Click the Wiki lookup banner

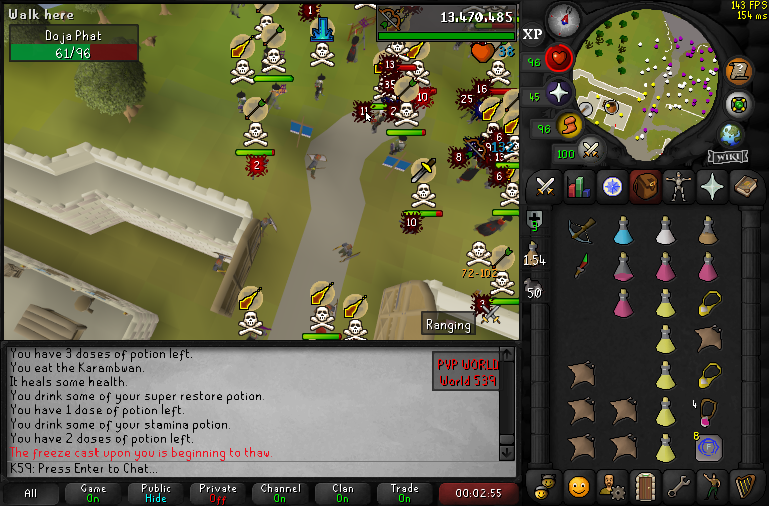[x=727, y=156]
